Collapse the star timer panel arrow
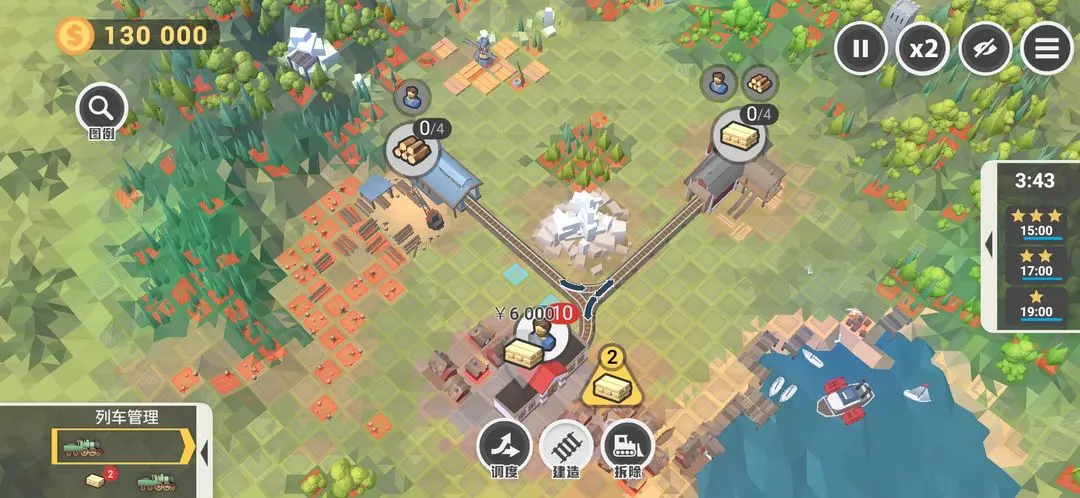 point(987,244)
